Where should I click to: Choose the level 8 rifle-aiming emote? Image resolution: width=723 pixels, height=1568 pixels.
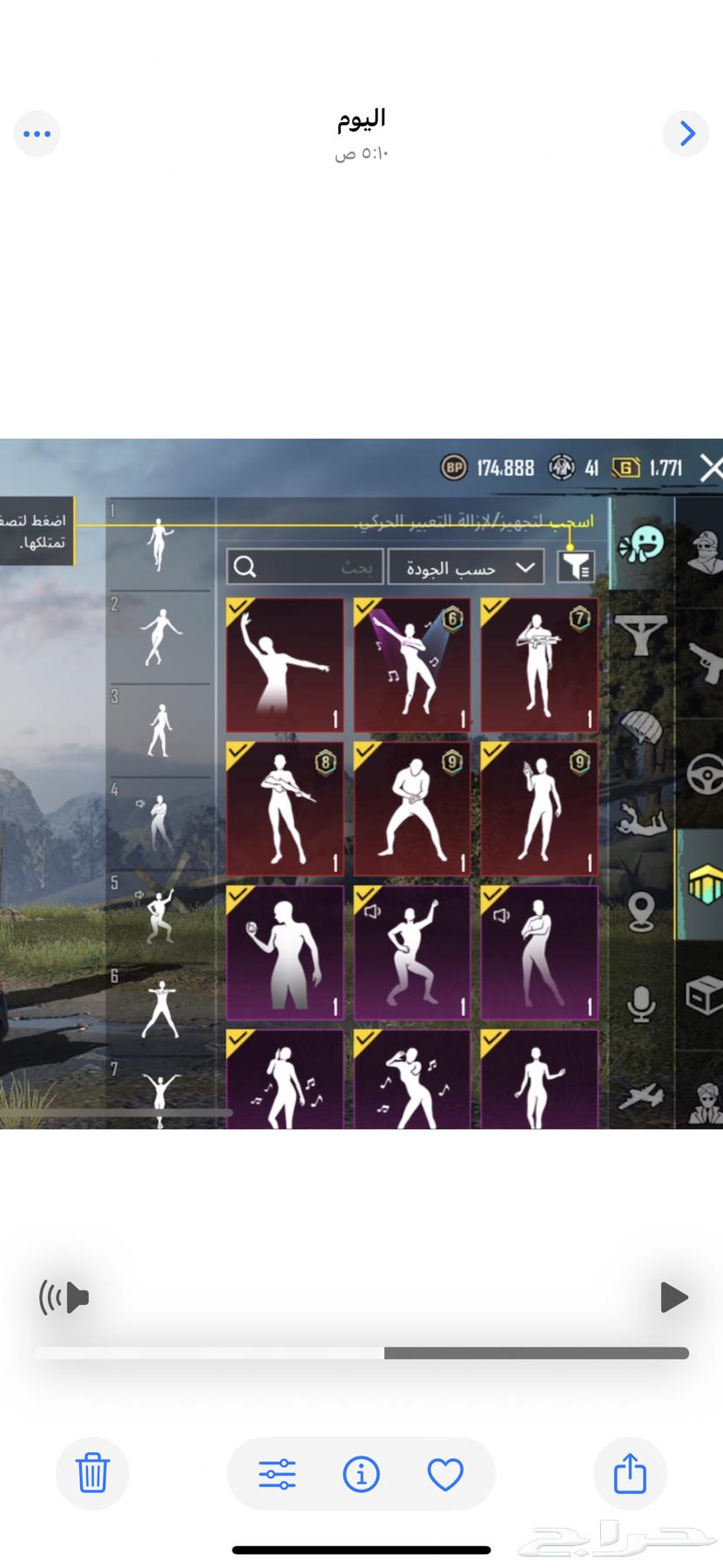pos(285,808)
